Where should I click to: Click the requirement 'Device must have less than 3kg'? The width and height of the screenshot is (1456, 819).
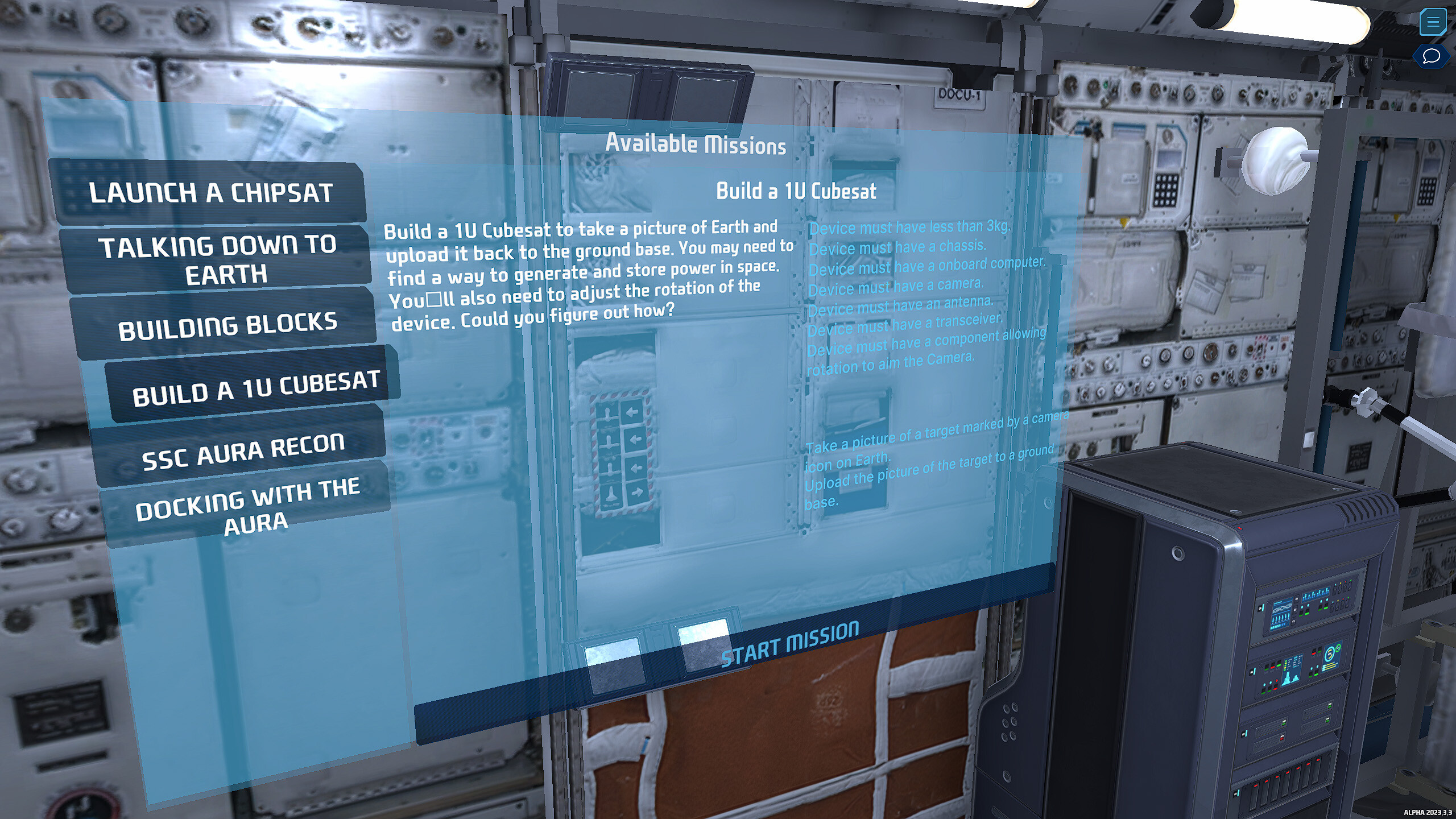click(908, 227)
